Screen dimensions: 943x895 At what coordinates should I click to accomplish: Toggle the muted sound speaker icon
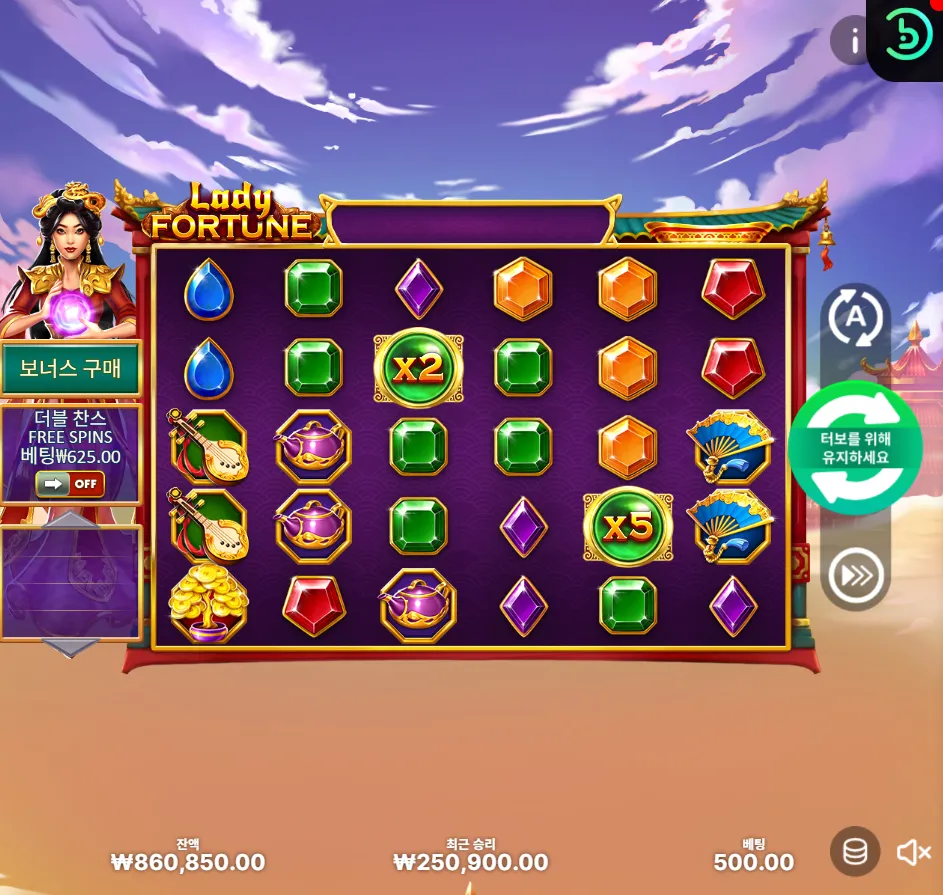[913, 852]
